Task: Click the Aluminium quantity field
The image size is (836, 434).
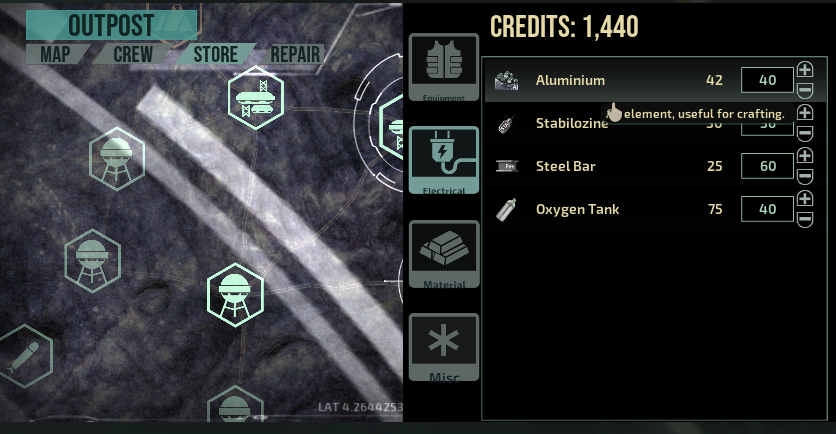Action: click(x=767, y=80)
